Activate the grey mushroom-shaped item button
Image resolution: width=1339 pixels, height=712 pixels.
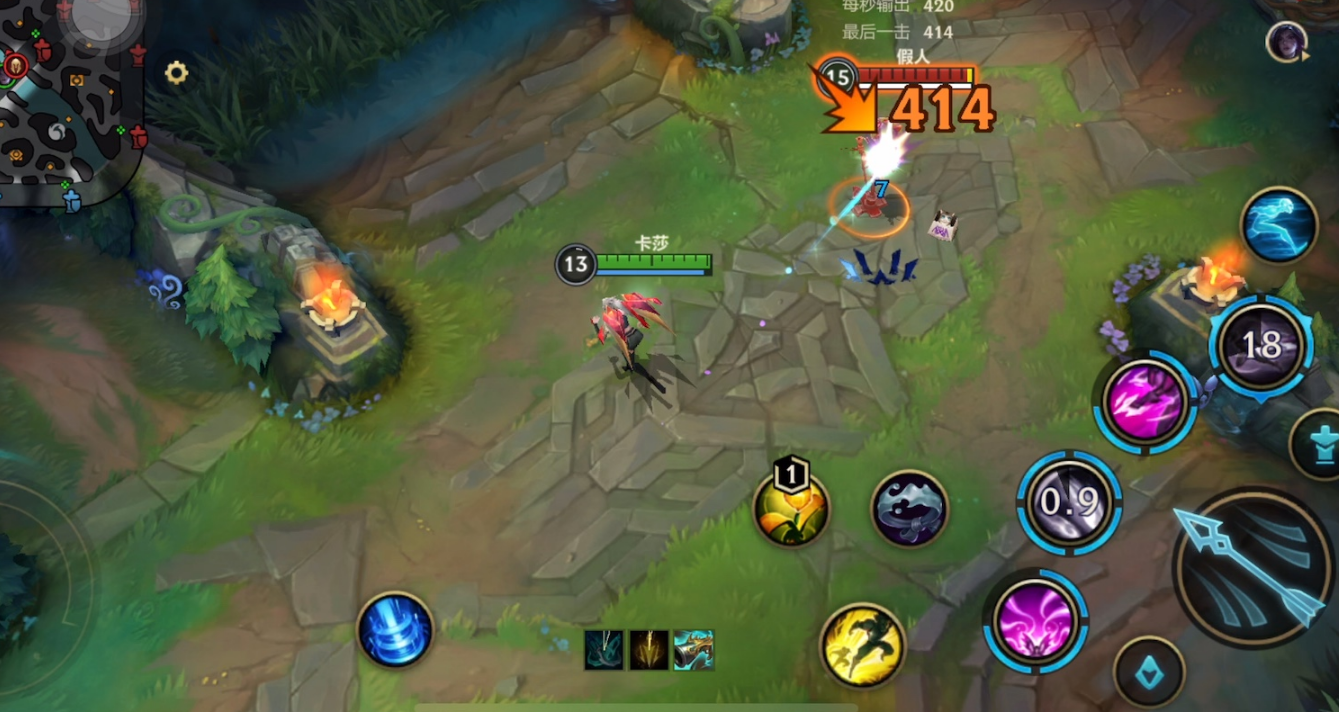pyautogui.click(x=909, y=508)
